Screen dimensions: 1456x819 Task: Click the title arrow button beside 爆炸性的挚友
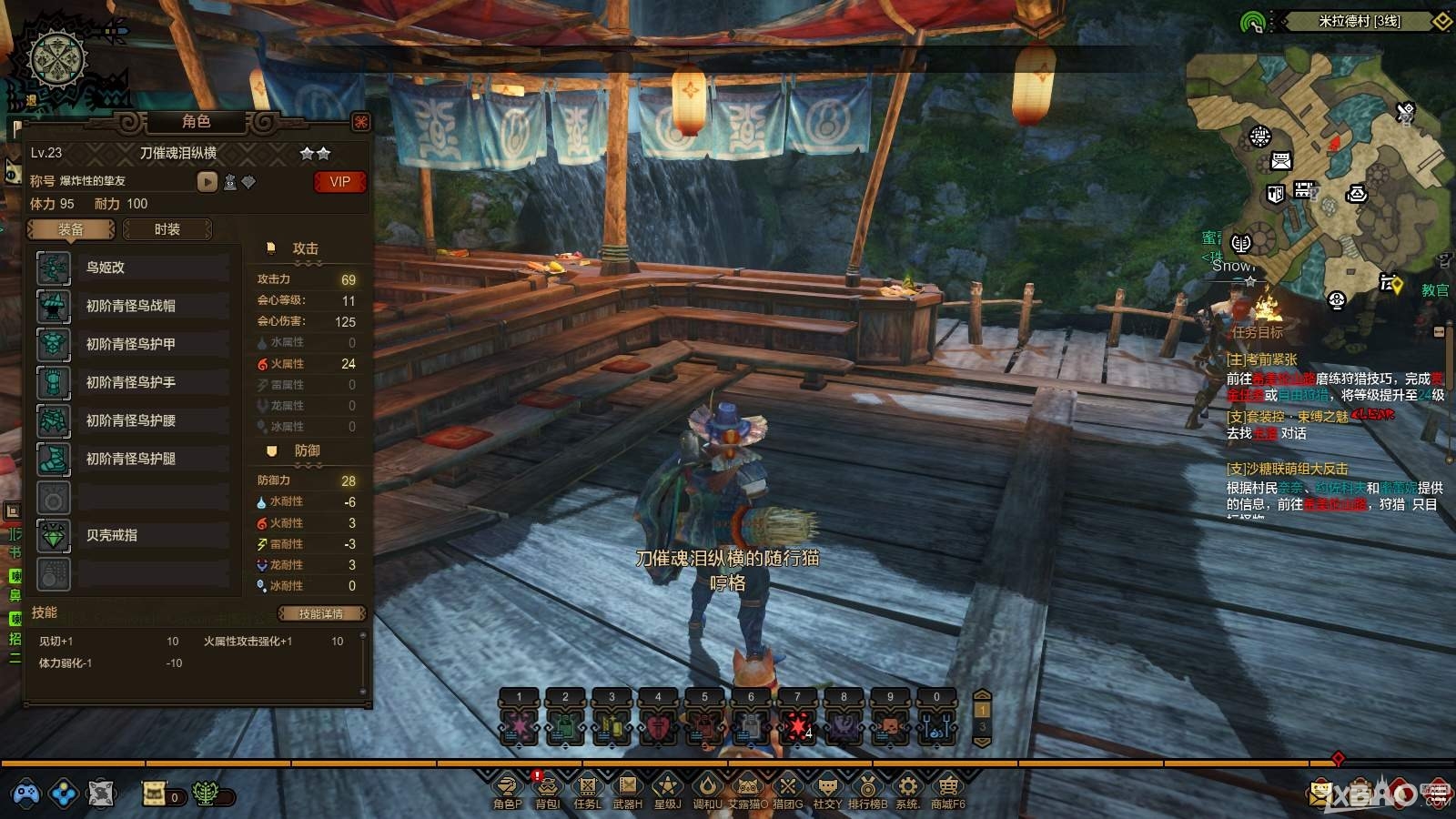(x=207, y=182)
